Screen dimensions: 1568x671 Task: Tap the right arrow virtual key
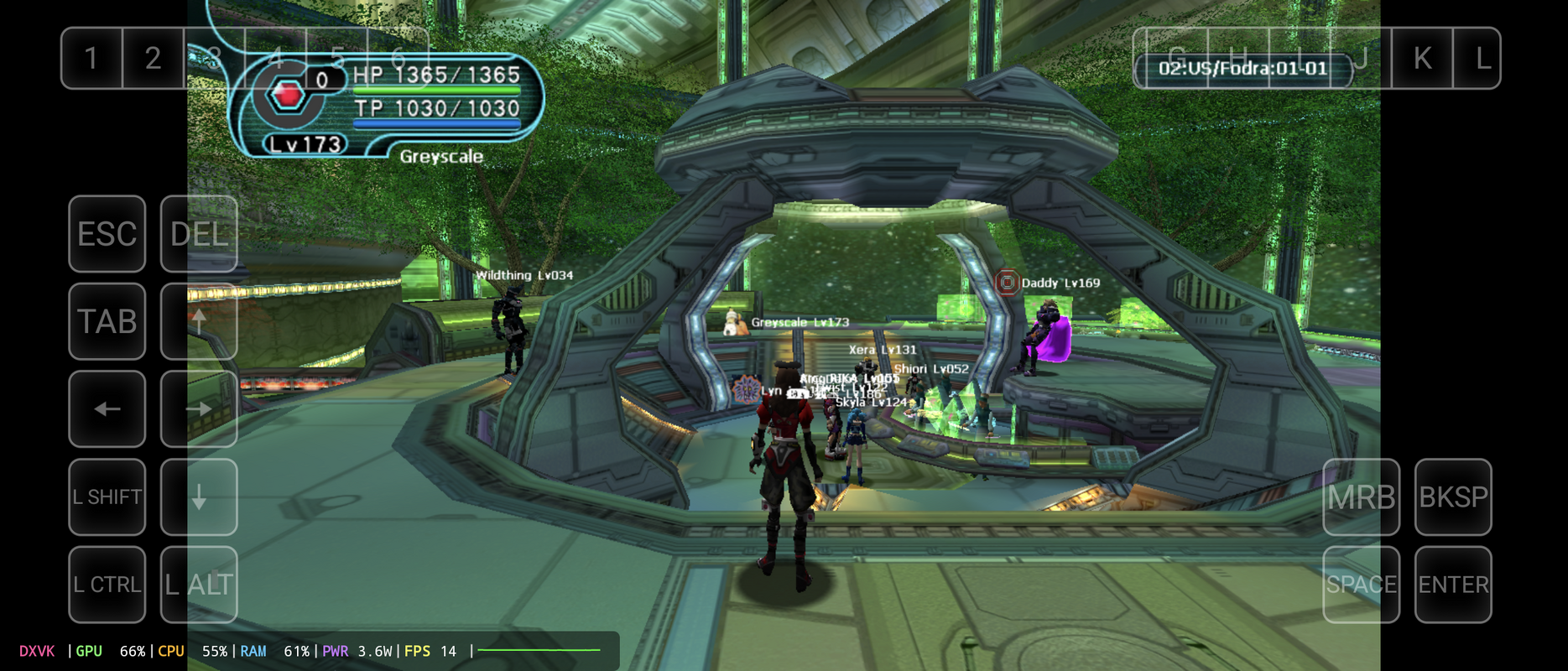coord(199,409)
